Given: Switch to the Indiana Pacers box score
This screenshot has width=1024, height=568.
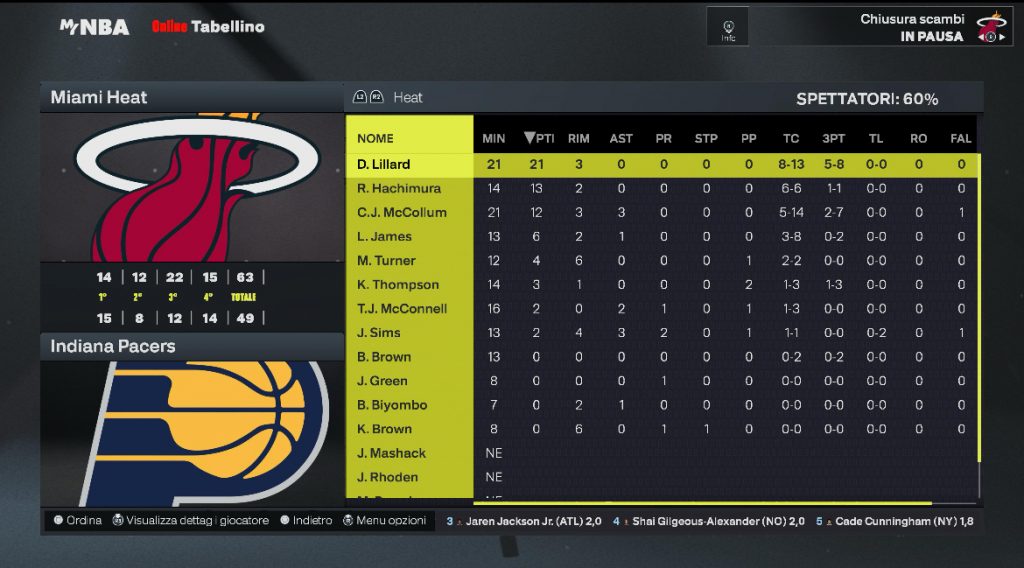Looking at the screenshot, I should point(113,346).
